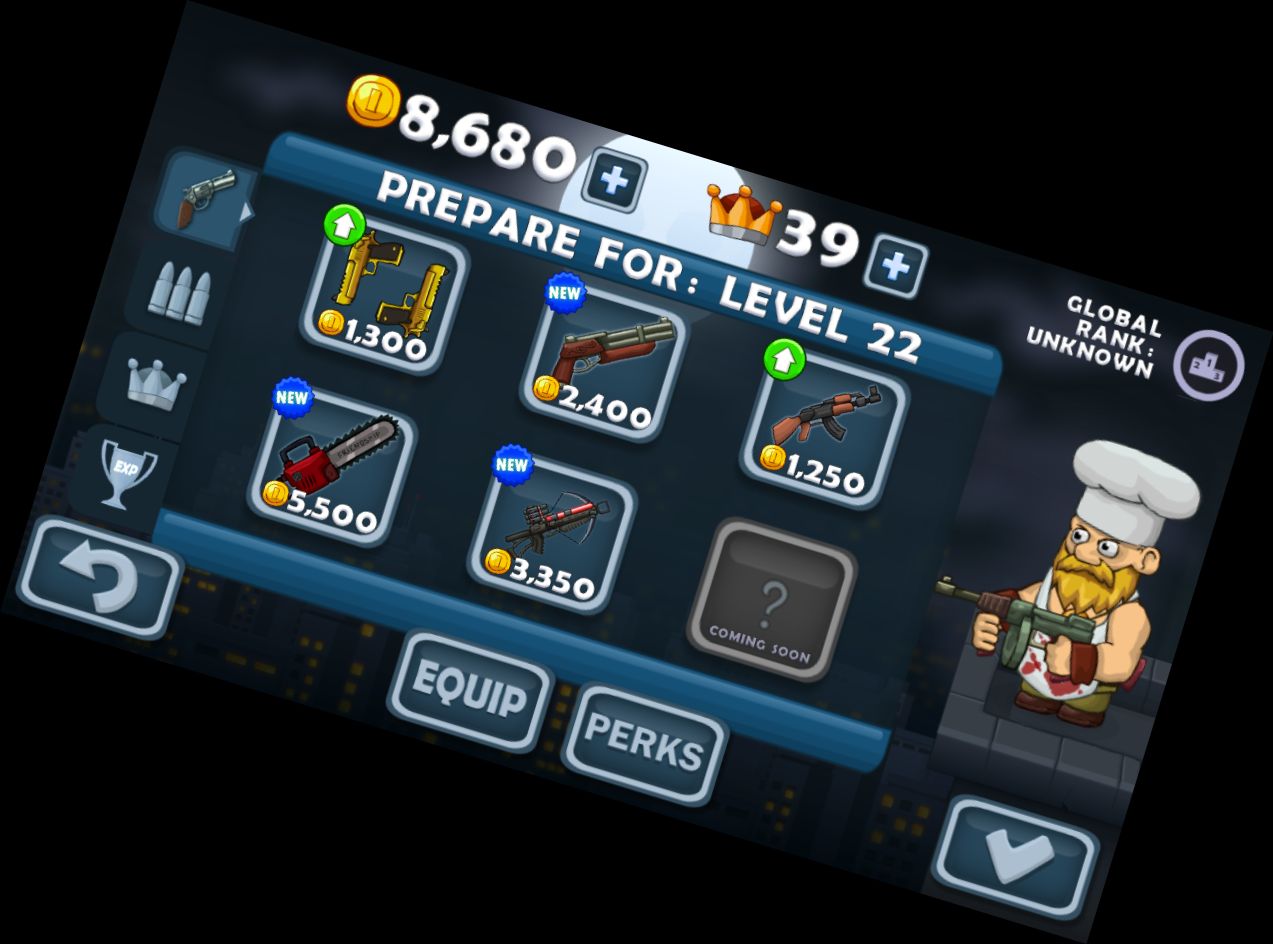Buy more crowns with plus button
Screen dimensions: 1273x944
tap(895, 266)
